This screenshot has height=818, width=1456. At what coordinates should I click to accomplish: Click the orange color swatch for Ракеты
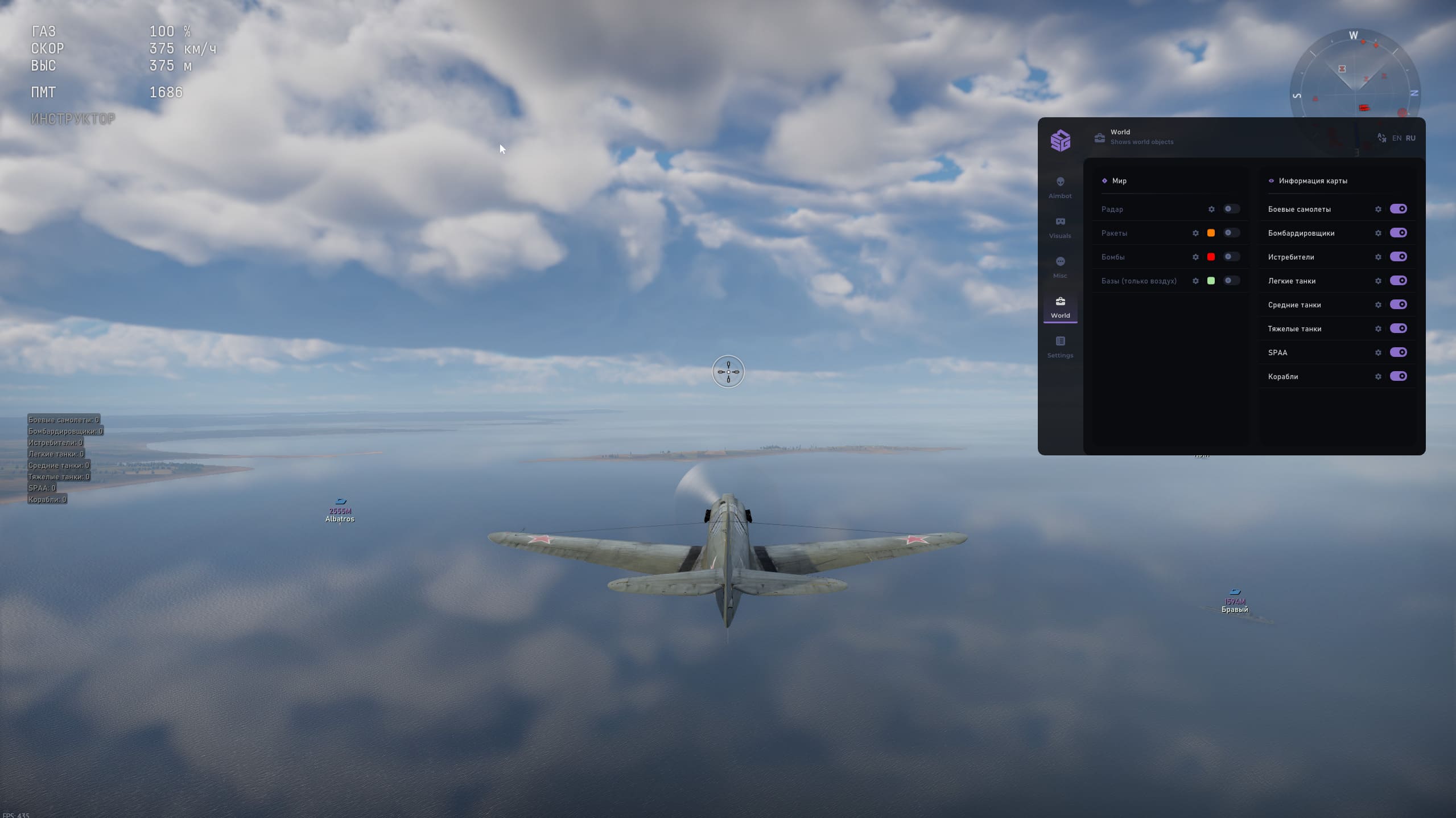[x=1211, y=233]
